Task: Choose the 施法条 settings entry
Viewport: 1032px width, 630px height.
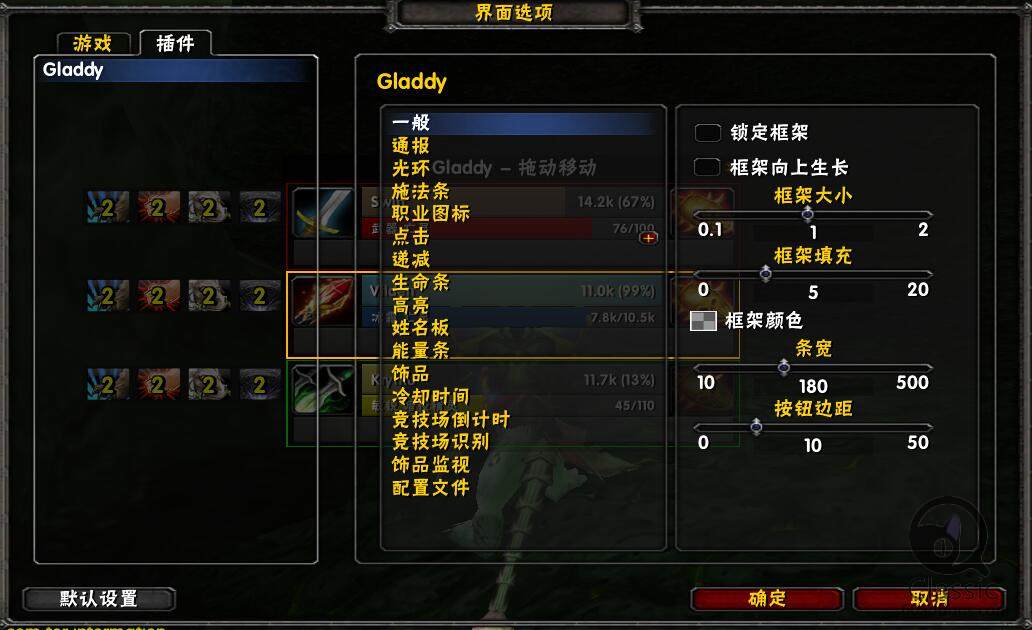Action: click(x=420, y=191)
